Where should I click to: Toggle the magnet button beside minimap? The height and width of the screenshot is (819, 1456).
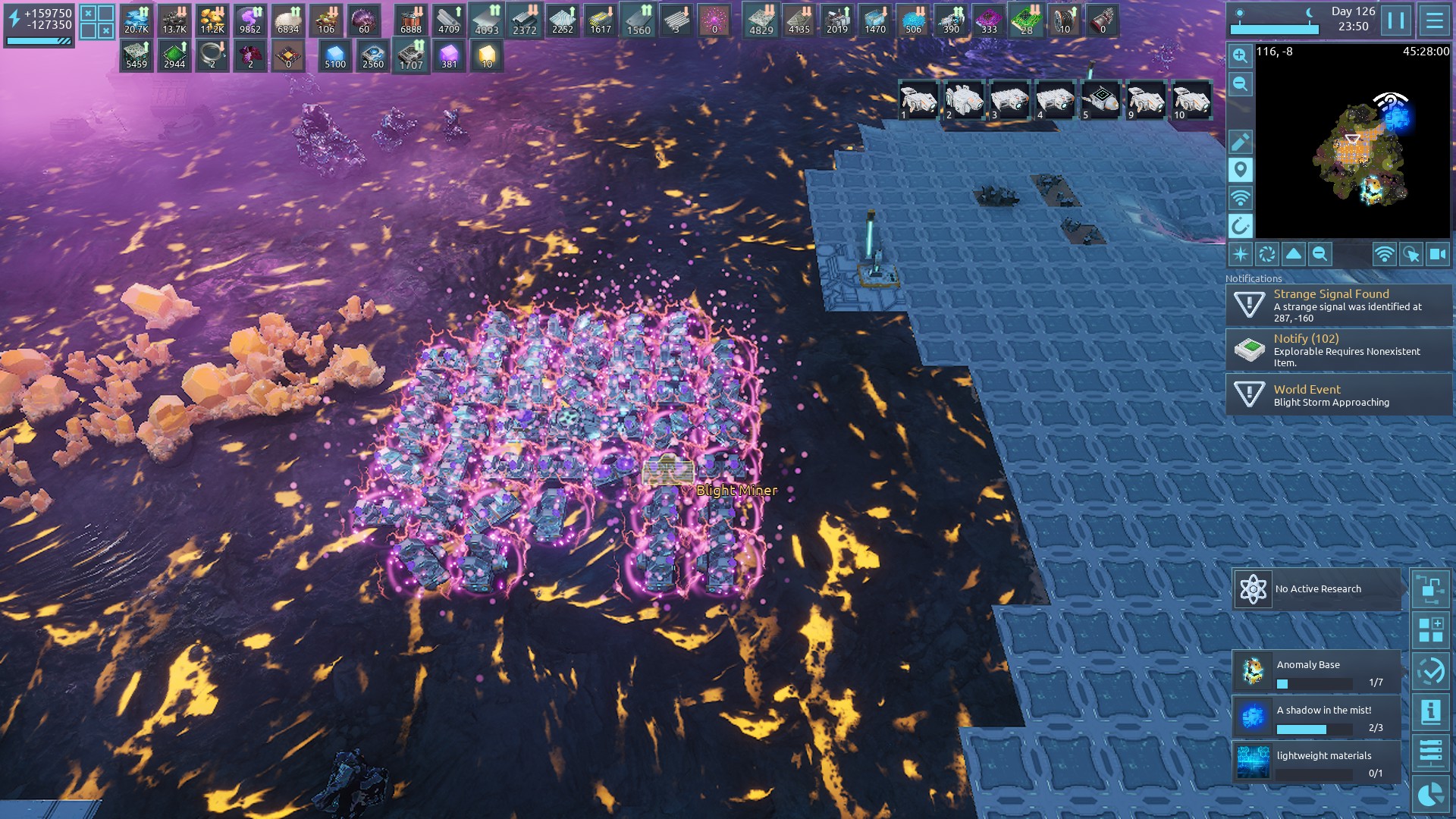tap(1240, 226)
